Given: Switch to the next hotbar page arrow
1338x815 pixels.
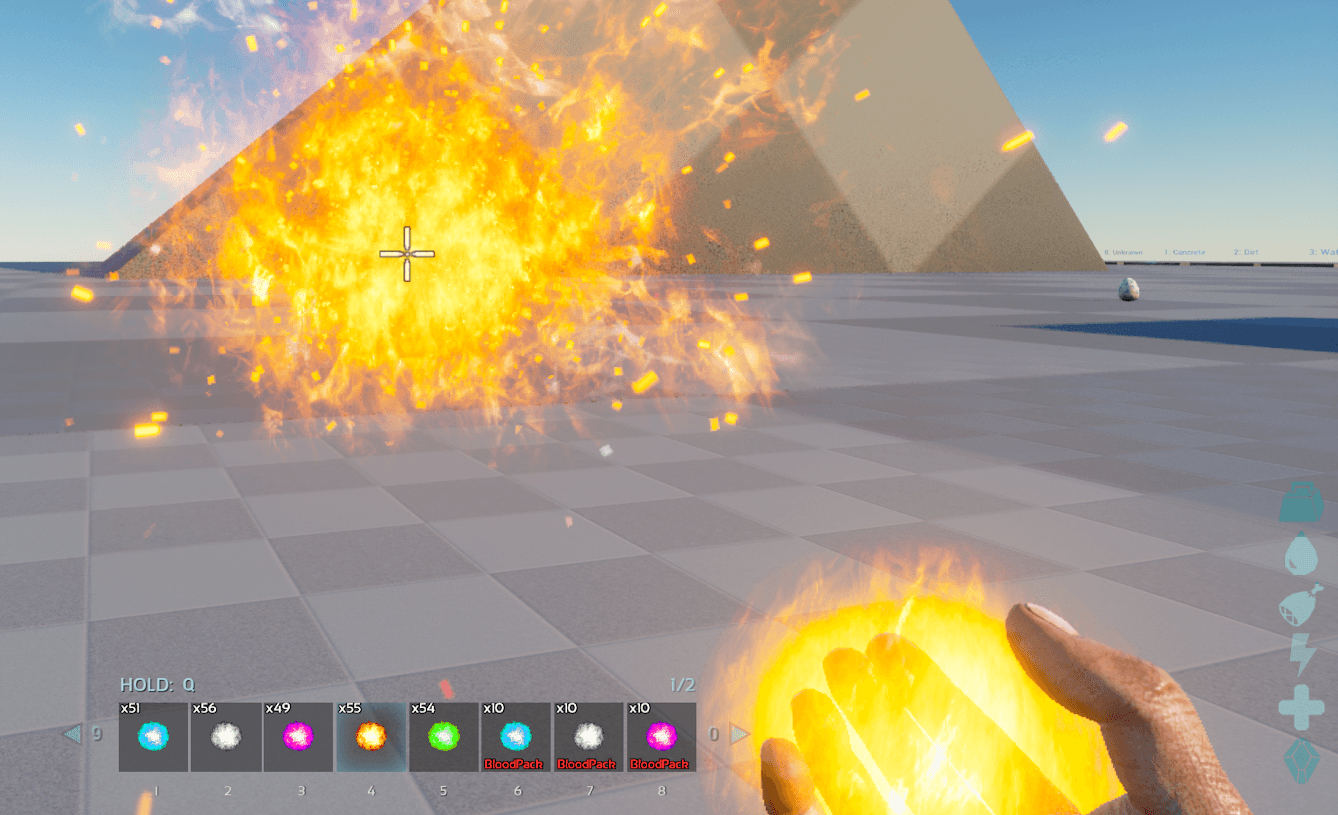Looking at the screenshot, I should tap(739, 735).
